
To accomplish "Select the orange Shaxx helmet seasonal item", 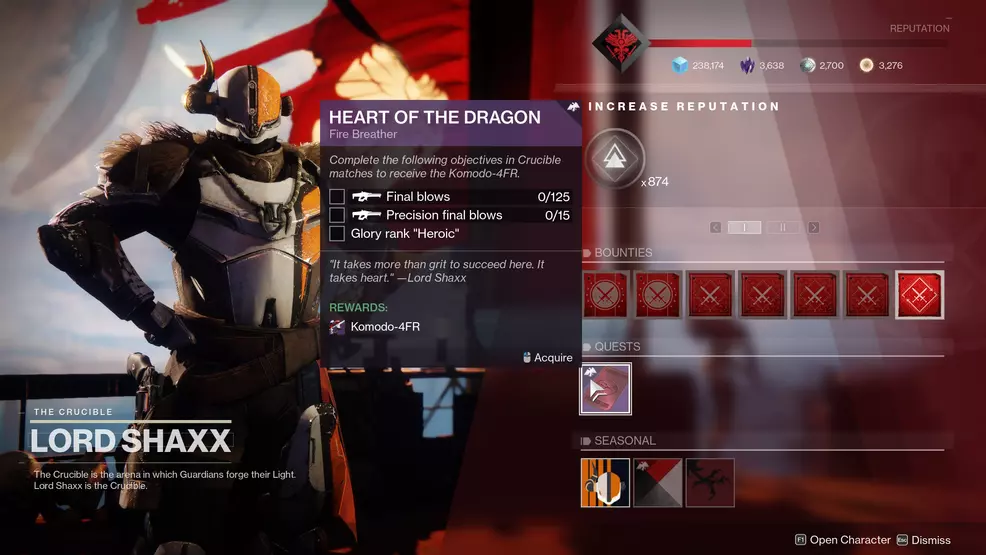I will click(606, 482).
